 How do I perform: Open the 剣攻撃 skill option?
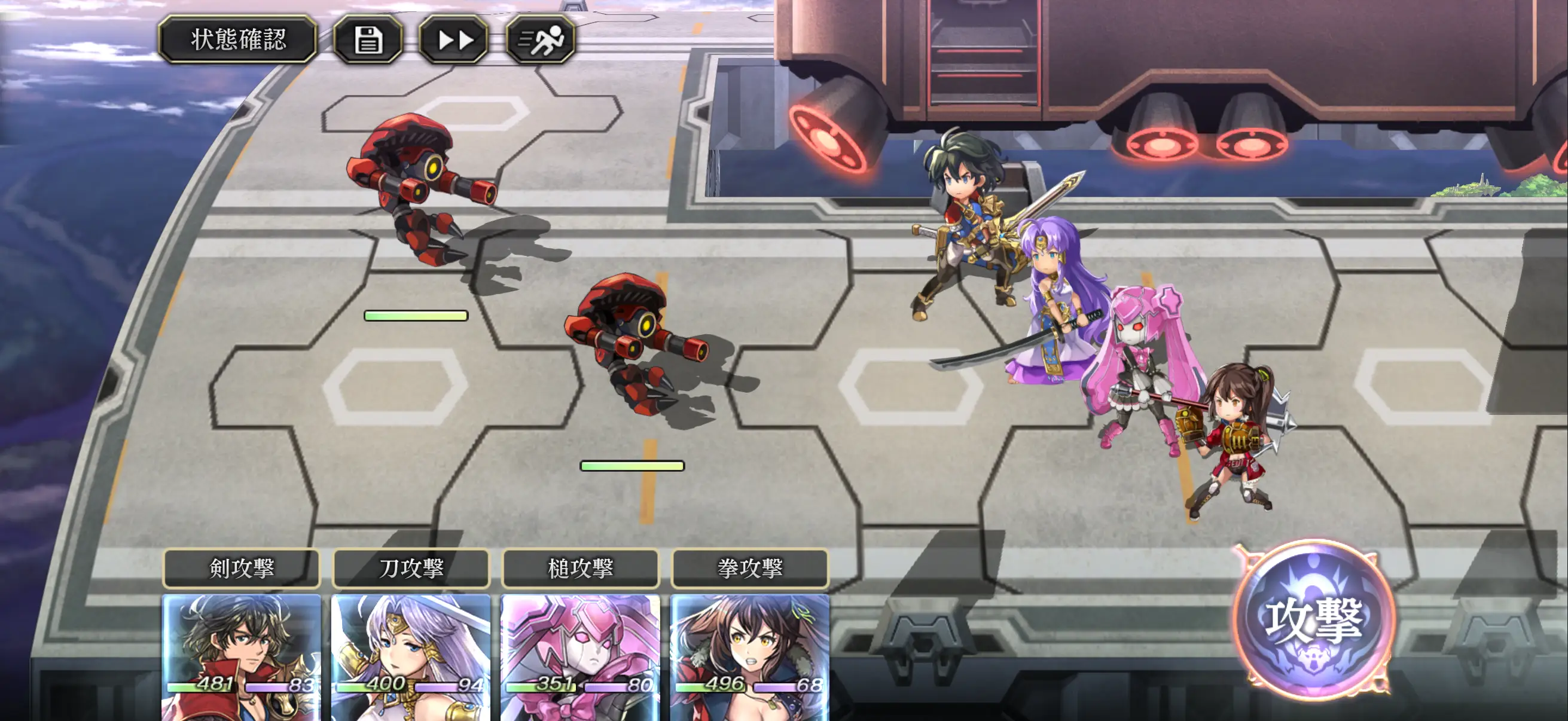240,569
